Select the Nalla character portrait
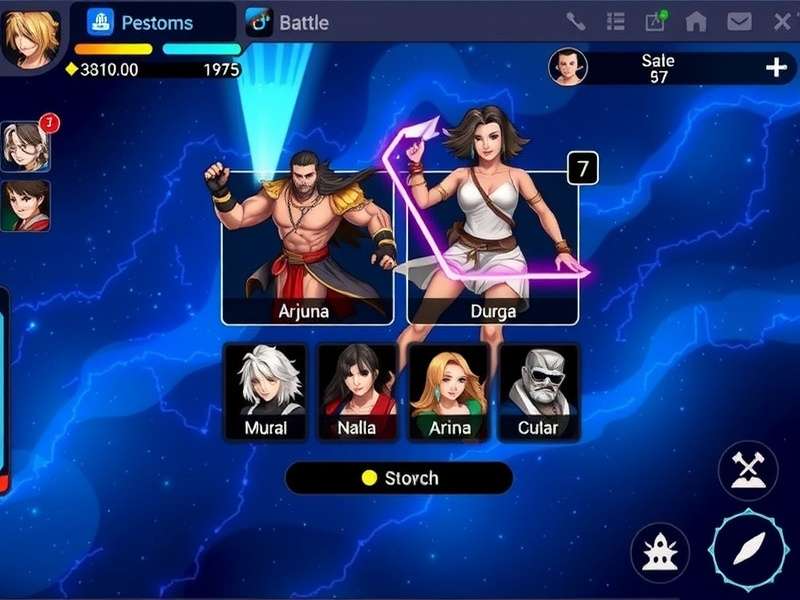The image size is (800, 600). [x=356, y=392]
